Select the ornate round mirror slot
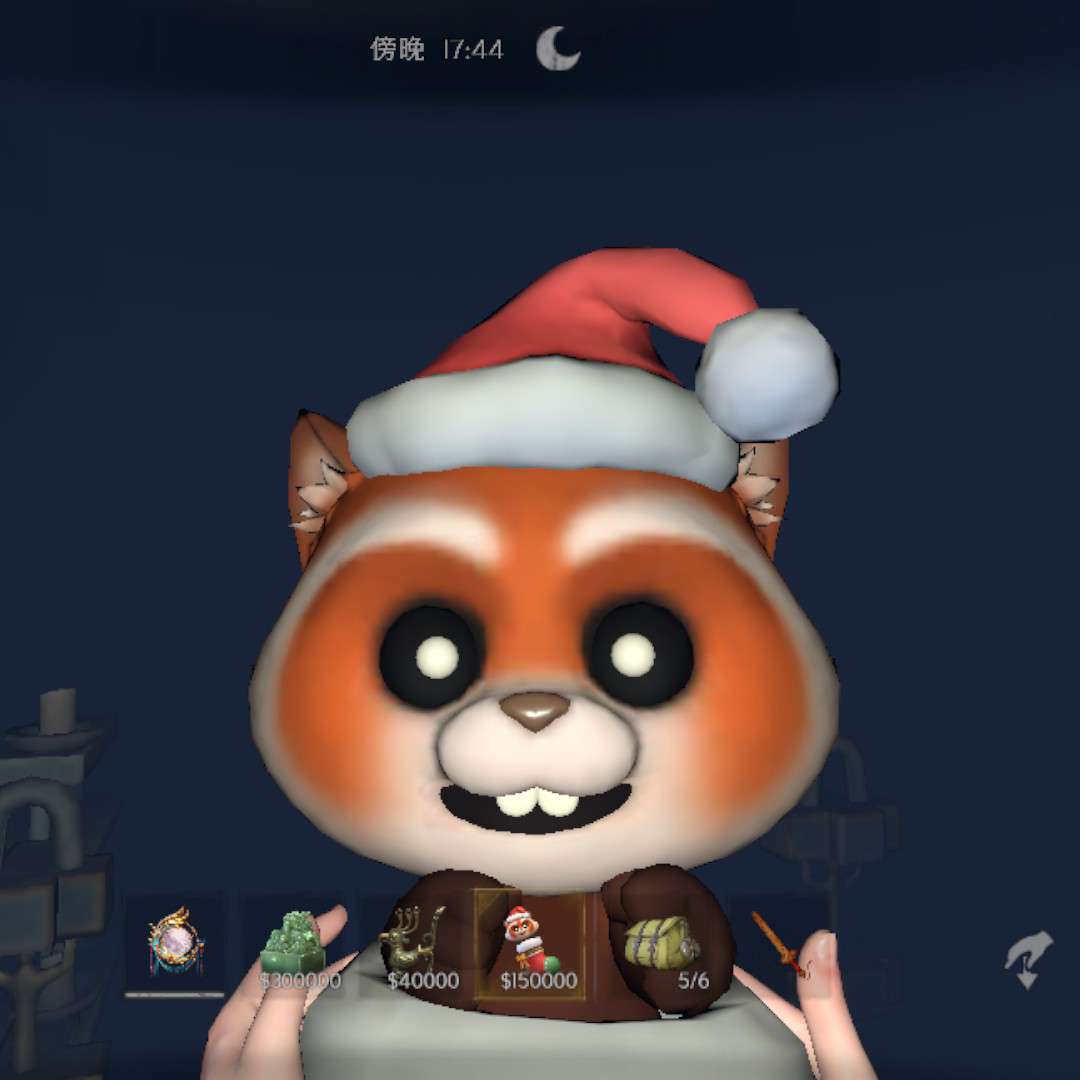Viewport: 1080px width, 1080px height. [175, 944]
